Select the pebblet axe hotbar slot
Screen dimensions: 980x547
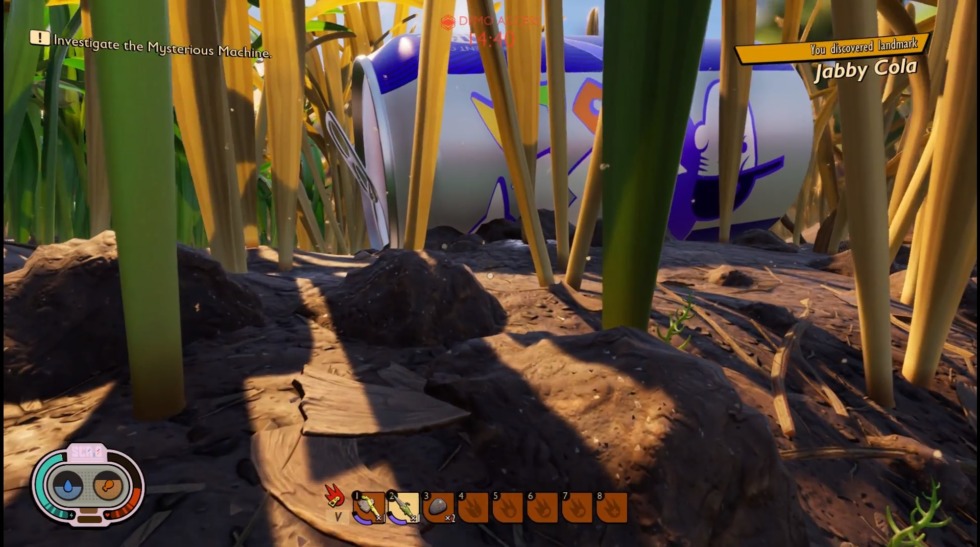click(369, 508)
